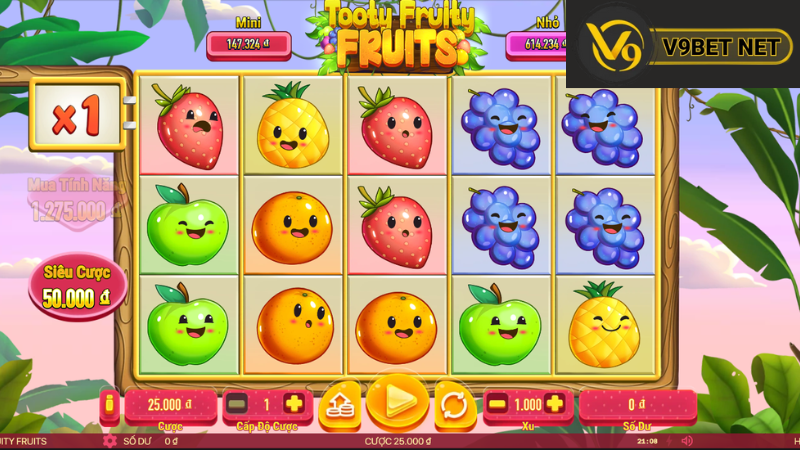Click the V9BET NET logo overlay
This screenshot has height=450, width=800.
point(682,44)
